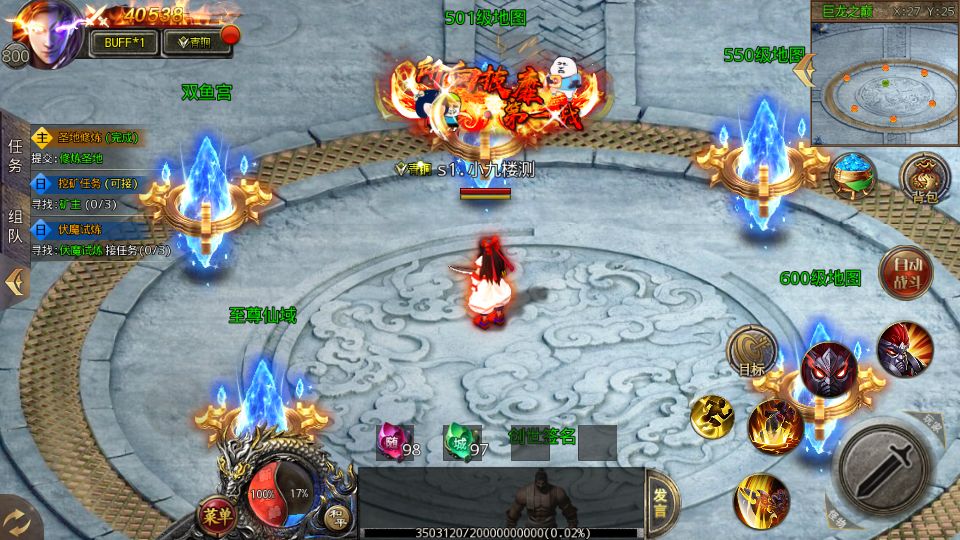Viewport: 960px width, 540px height.
Task: Open the BUFF*1 status button
Action: click(x=125, y=42)
